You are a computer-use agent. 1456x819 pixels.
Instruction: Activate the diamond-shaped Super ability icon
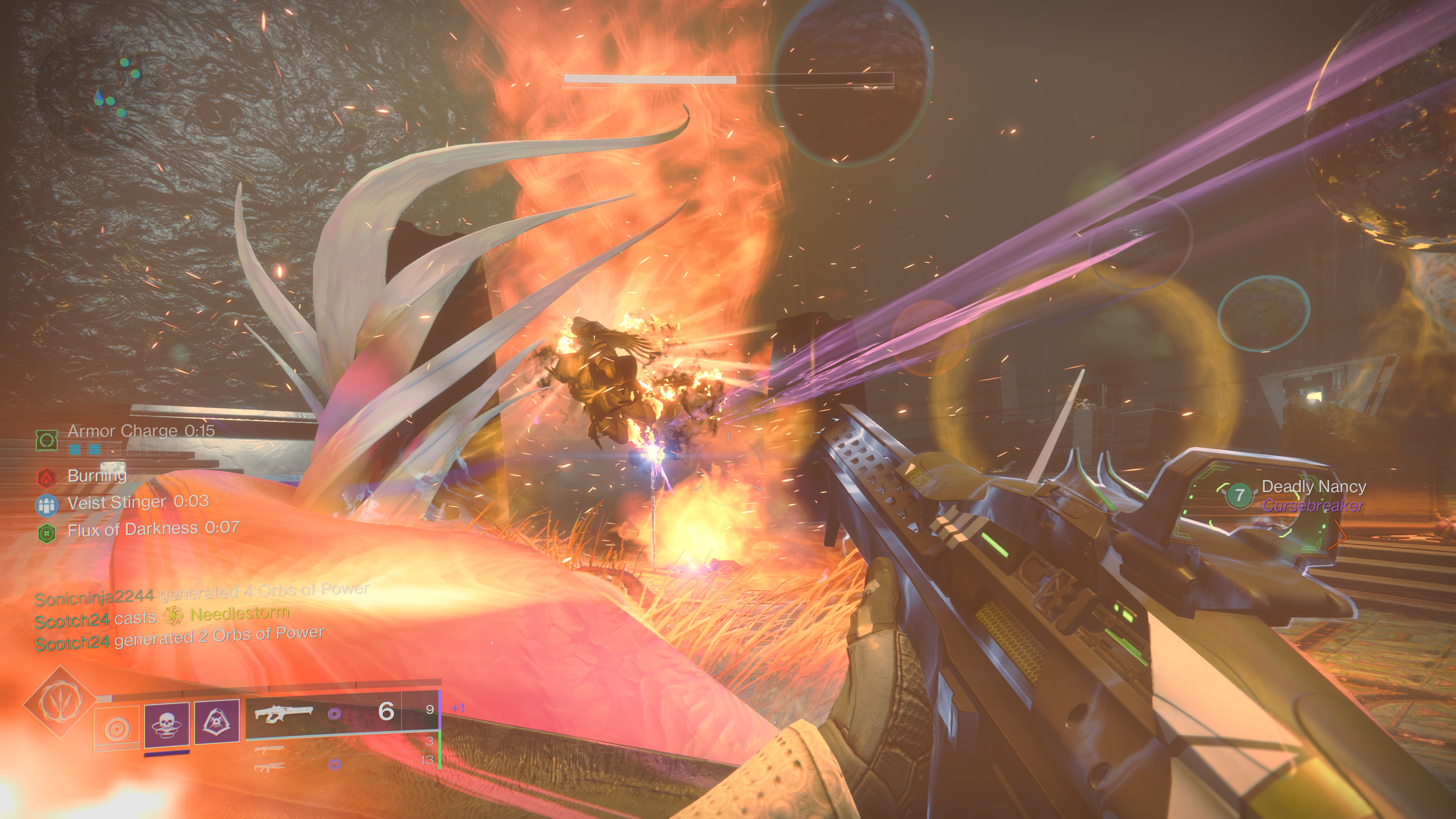click(60, 703)
